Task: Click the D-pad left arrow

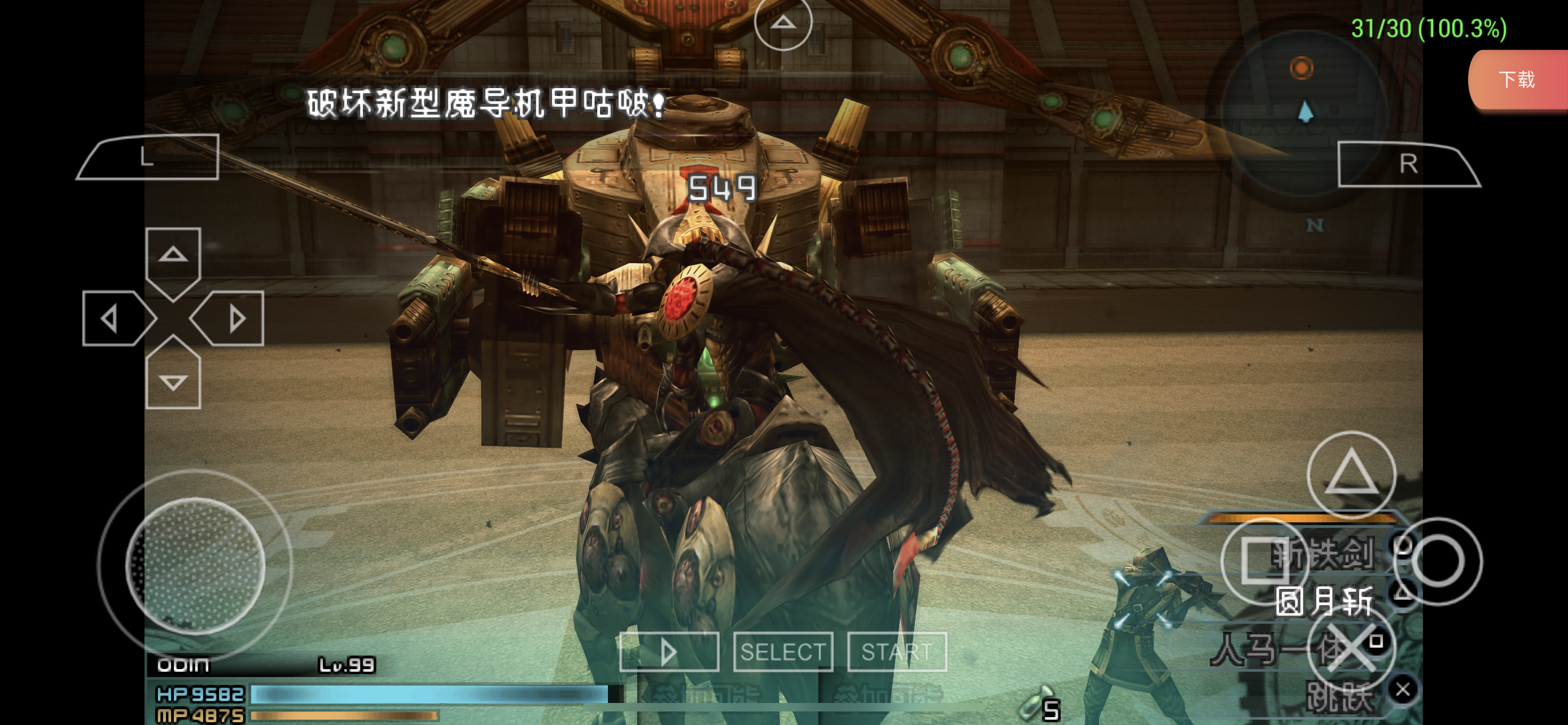Action: point(113,318)
